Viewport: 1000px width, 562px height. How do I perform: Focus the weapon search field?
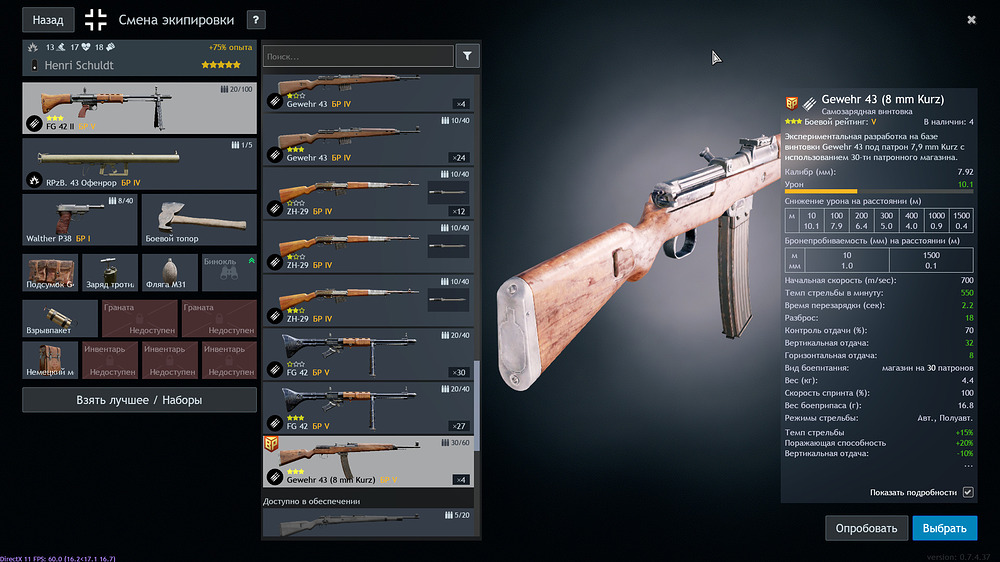pos(358,57)
